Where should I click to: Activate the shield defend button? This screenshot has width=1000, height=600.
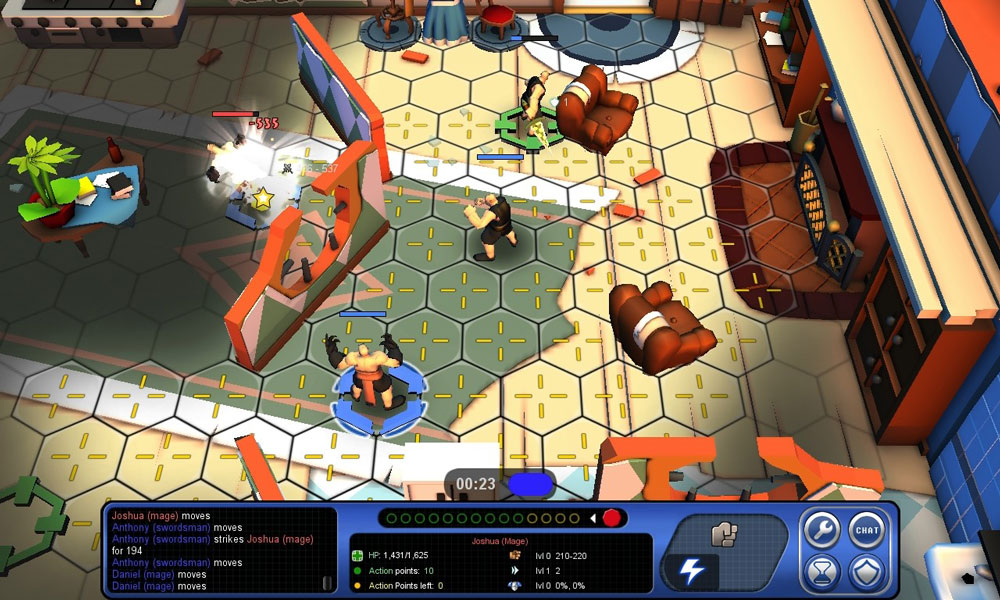click(x=866, y=573)
